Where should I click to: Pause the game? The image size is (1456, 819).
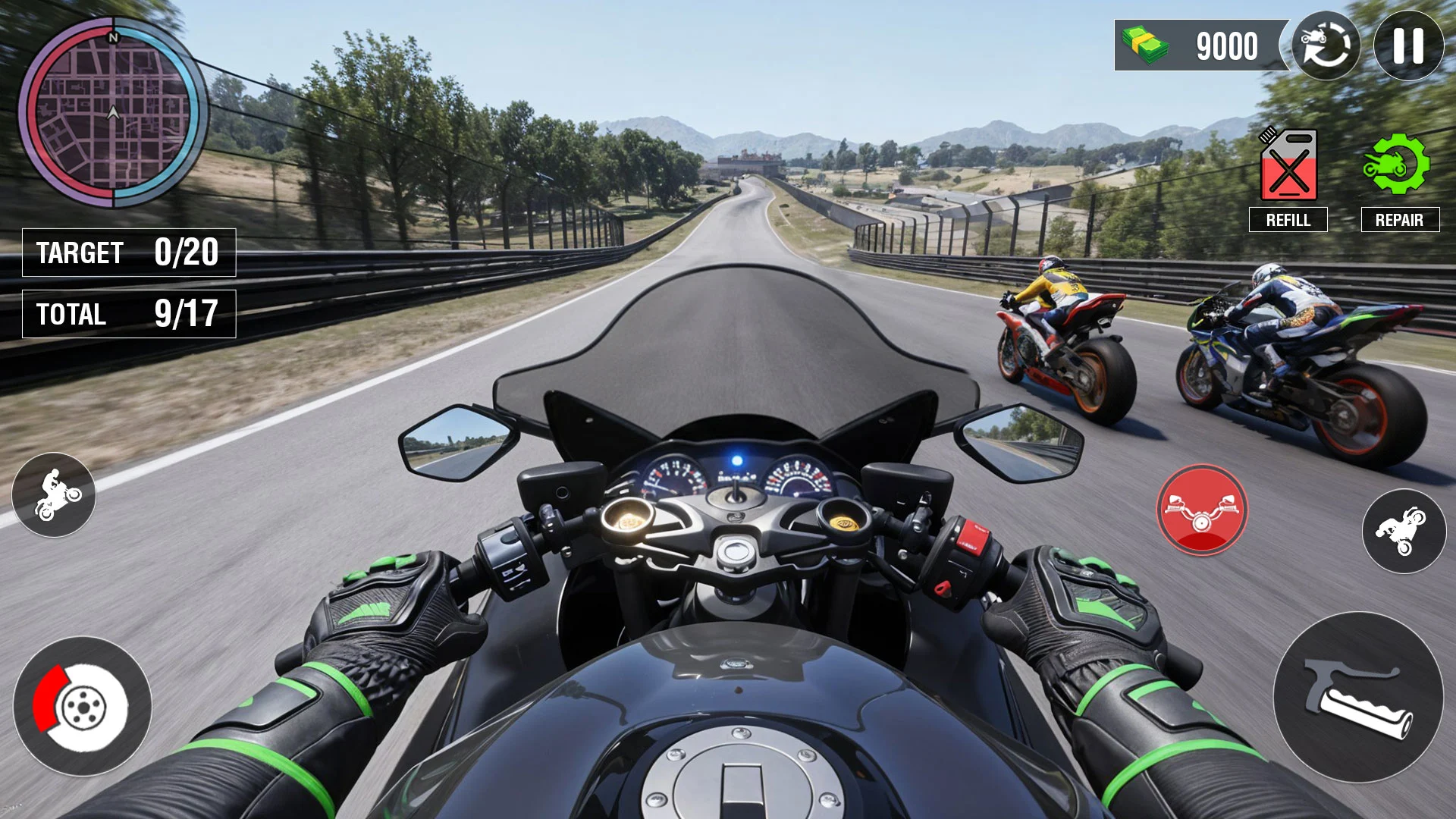(x=1408, y=45)
